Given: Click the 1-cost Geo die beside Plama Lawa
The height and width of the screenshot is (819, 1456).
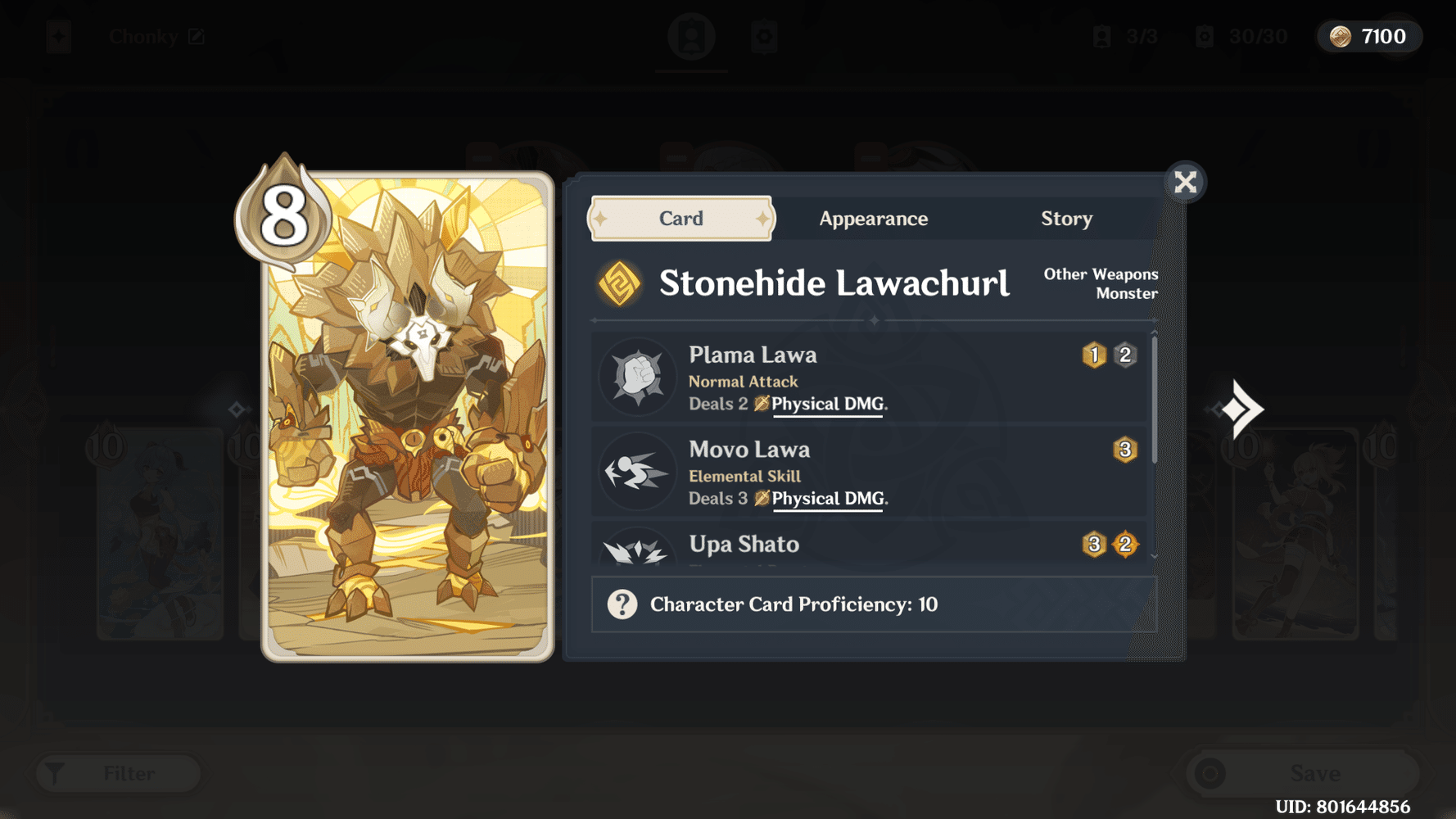Looking at the screenshot, I should point(1093,355).
